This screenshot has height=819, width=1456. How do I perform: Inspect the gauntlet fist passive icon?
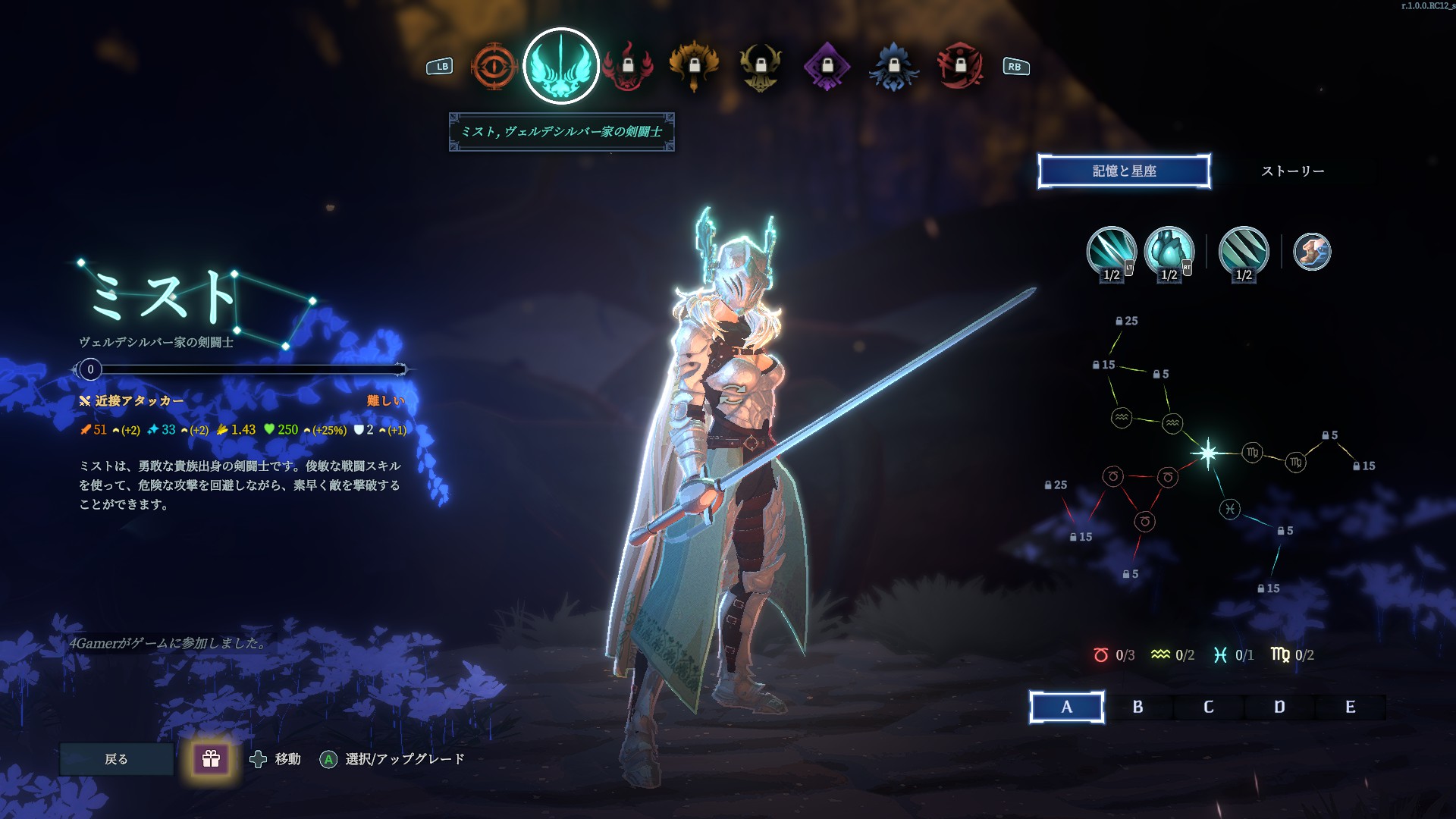coord(1311,252)
